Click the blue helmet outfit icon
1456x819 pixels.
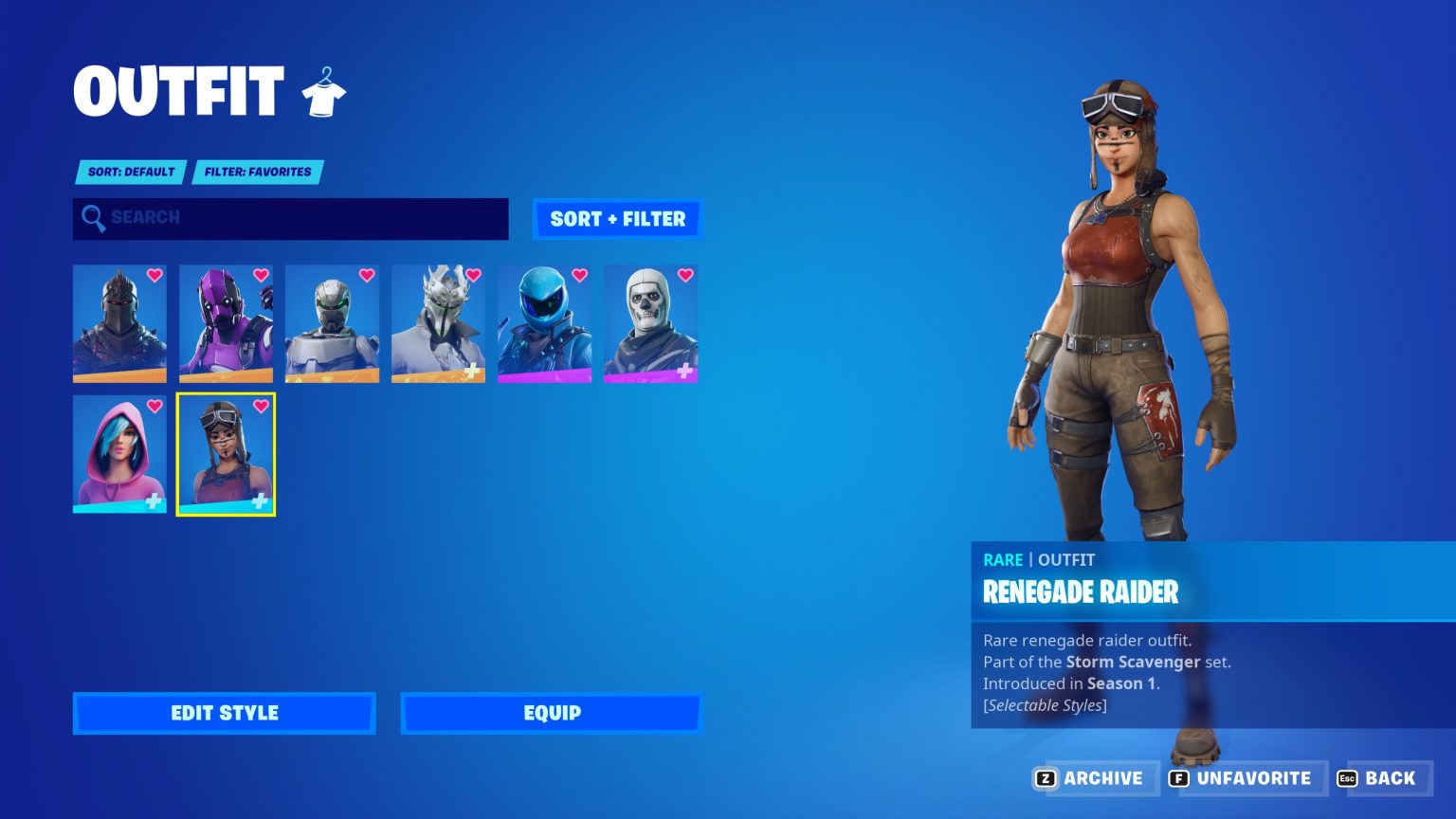click(x=544, y=323)
